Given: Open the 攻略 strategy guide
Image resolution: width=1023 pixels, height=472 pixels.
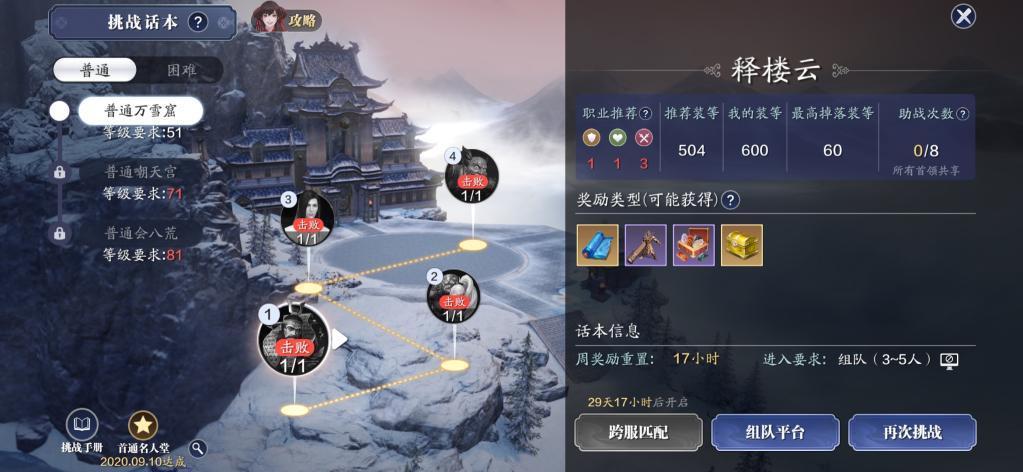Looking at the screenshot, I should (288, 18).
